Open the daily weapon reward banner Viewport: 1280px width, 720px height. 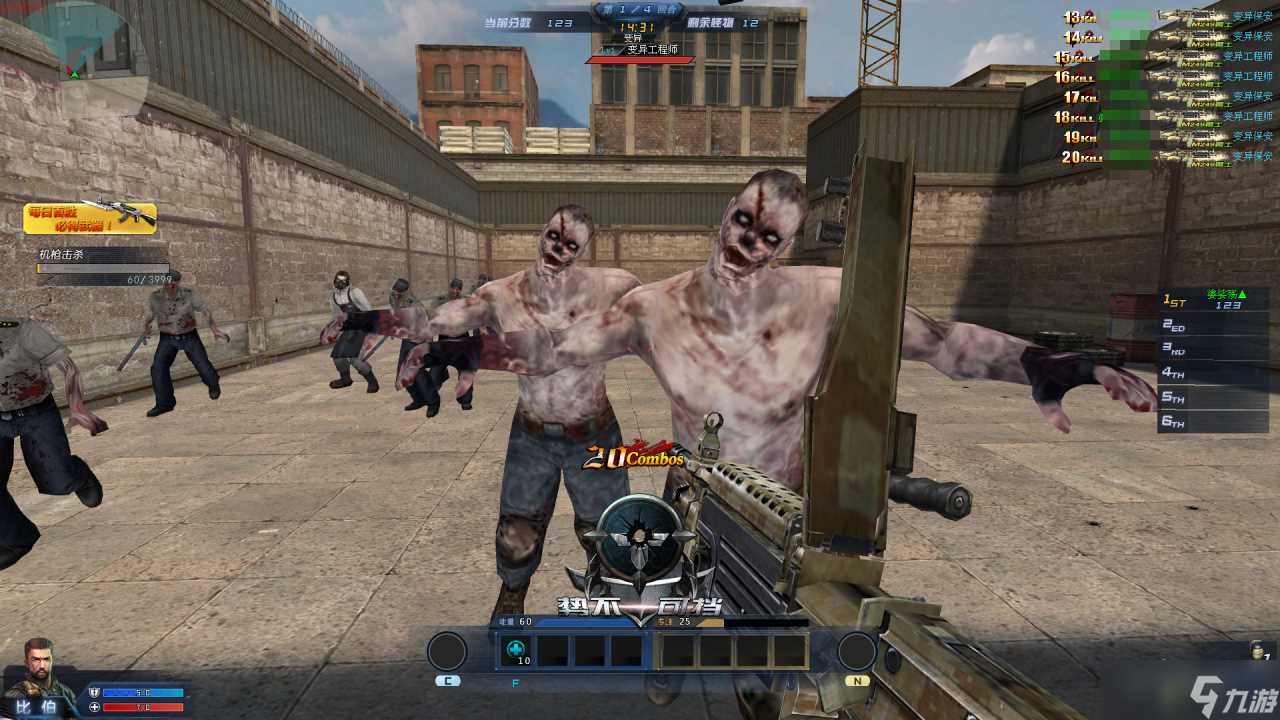tap(90, 217)
